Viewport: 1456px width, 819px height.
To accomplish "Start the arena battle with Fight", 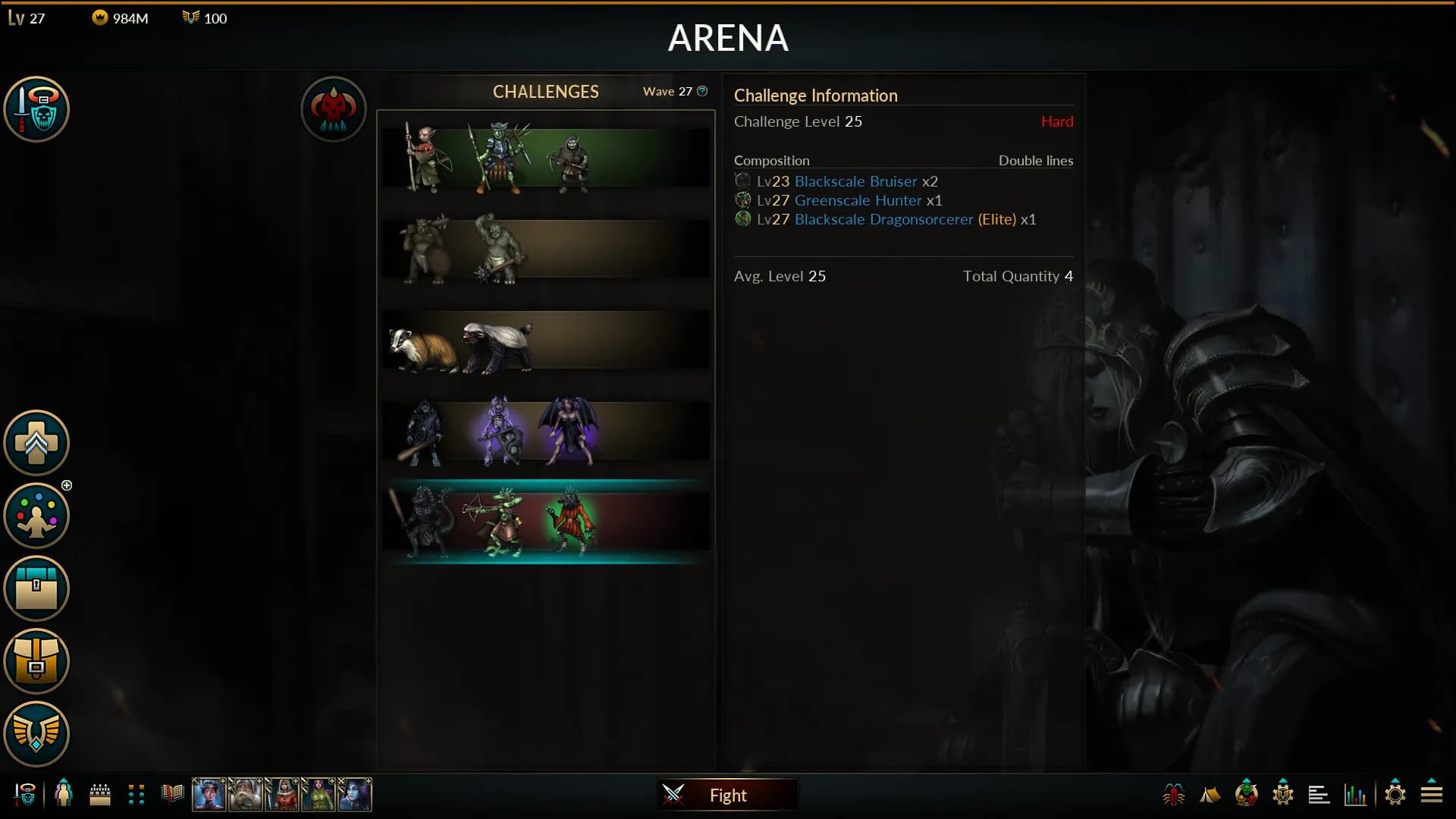I will 726,795.
